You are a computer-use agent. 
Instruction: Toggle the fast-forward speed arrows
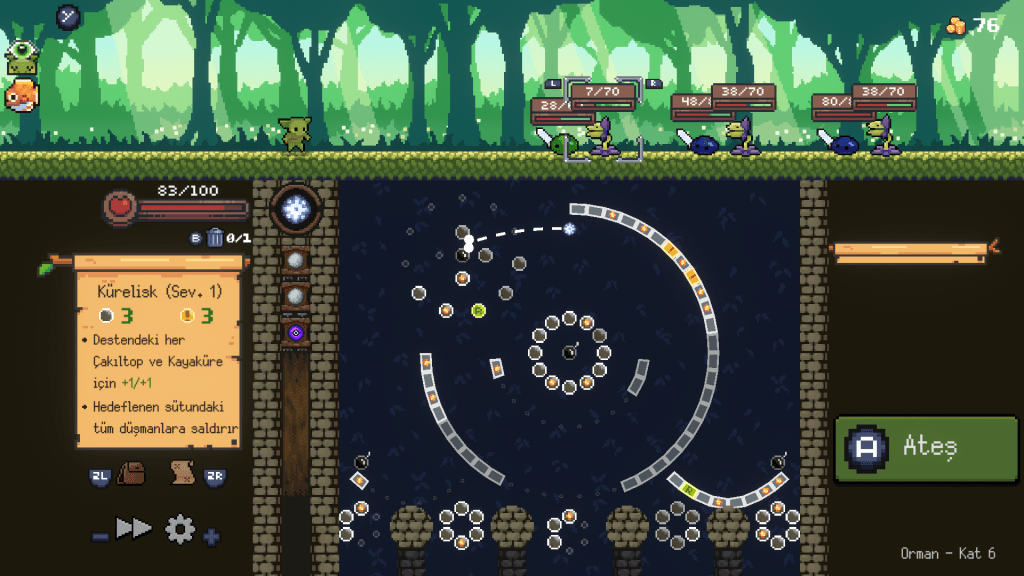(x=134, y=528)
